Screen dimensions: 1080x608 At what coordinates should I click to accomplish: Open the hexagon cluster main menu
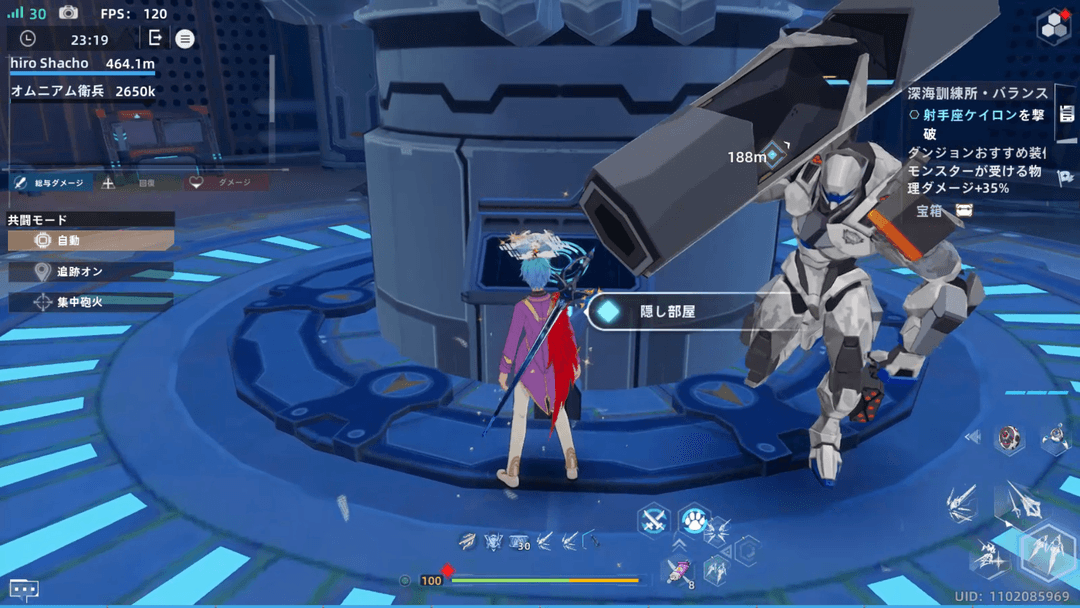1052,24
